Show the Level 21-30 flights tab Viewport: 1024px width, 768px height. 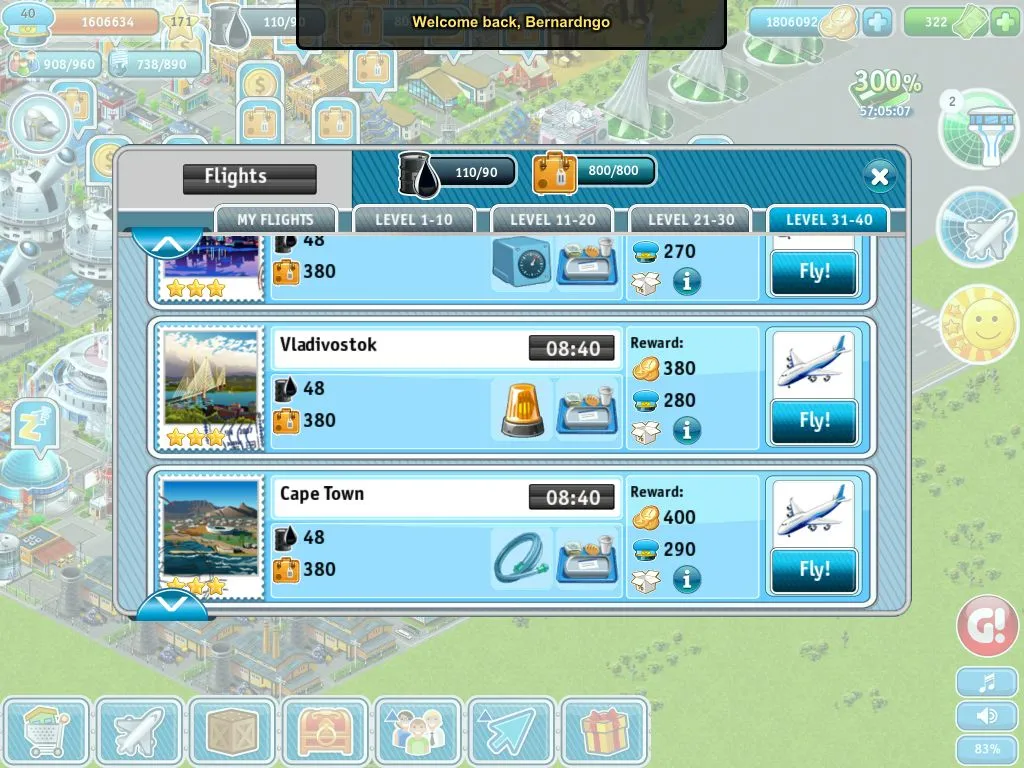[x=690, y=220]
